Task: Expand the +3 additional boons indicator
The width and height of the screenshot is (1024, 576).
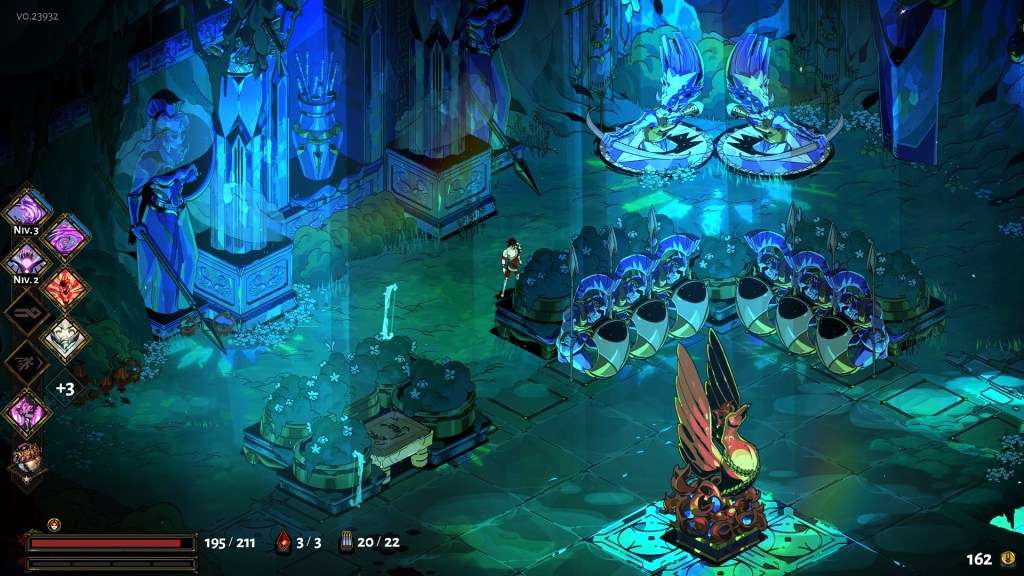Action: (65, 388)
